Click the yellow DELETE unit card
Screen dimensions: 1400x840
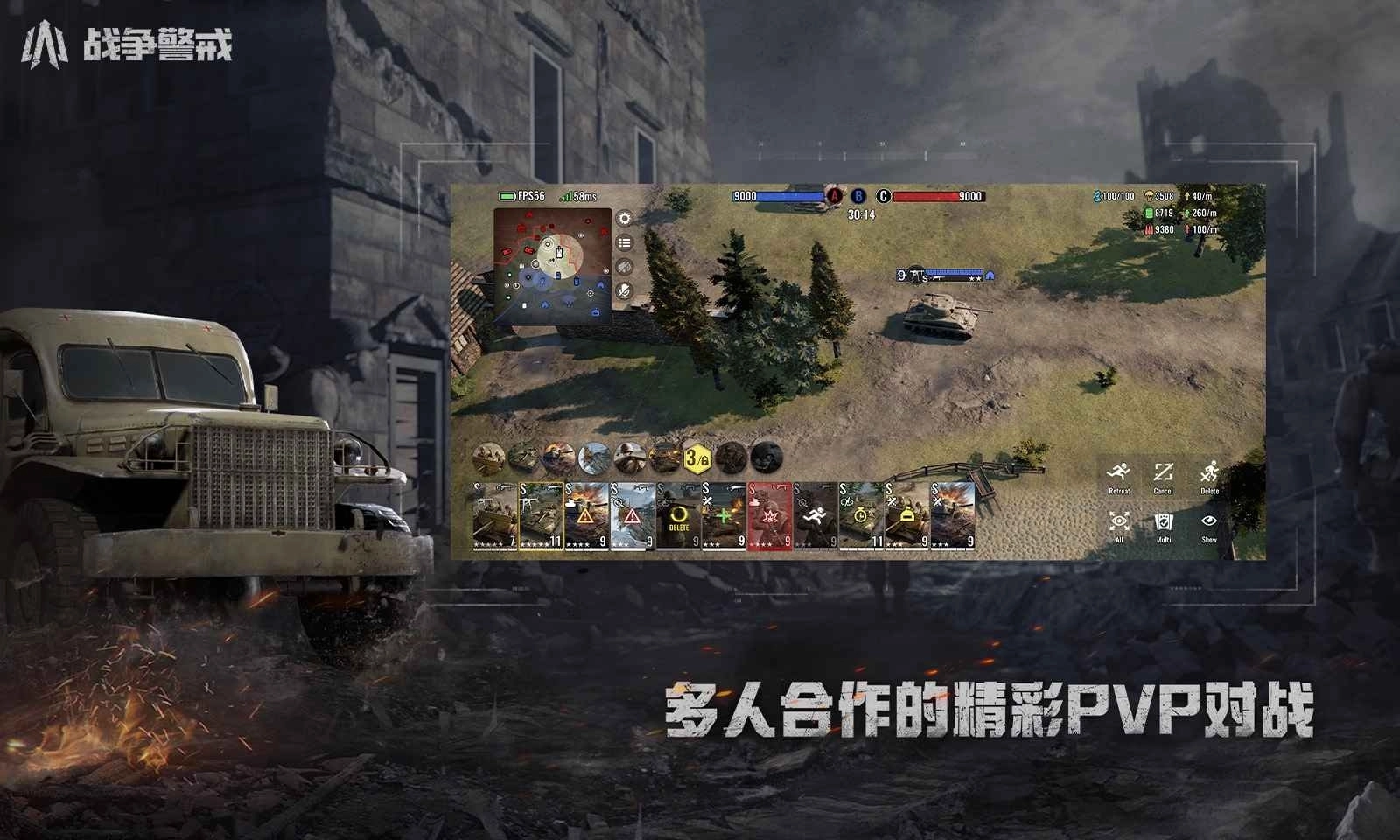pos(679,515)
